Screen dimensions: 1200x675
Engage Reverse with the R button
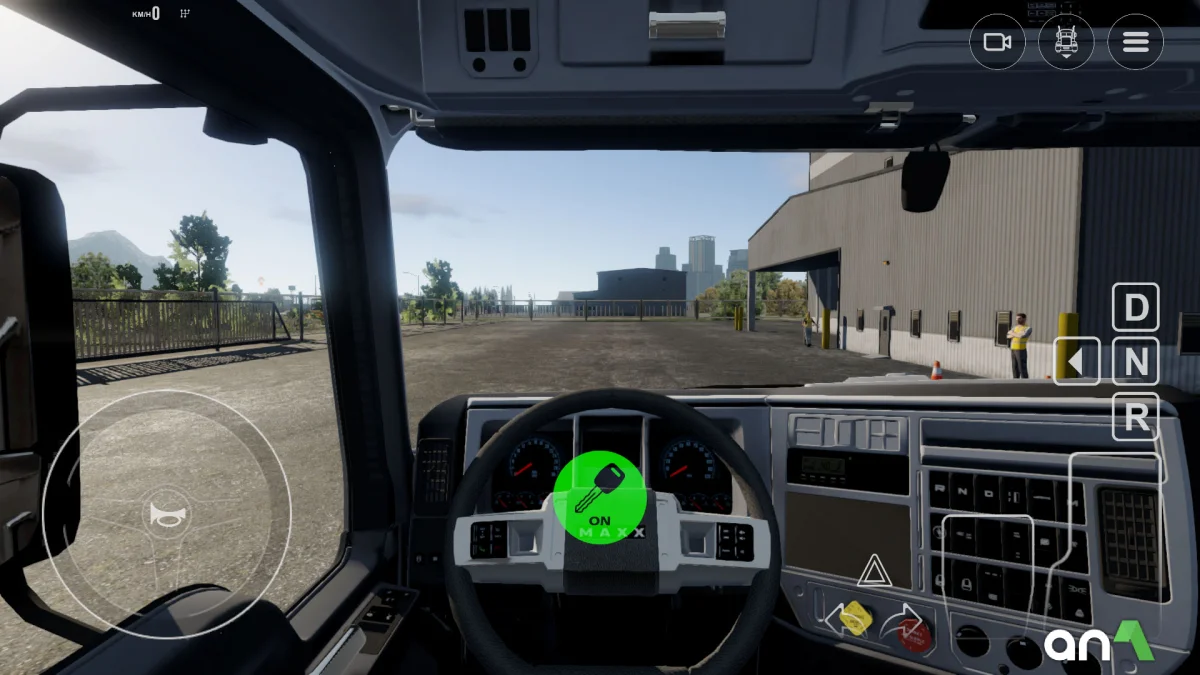[1136, 417]
